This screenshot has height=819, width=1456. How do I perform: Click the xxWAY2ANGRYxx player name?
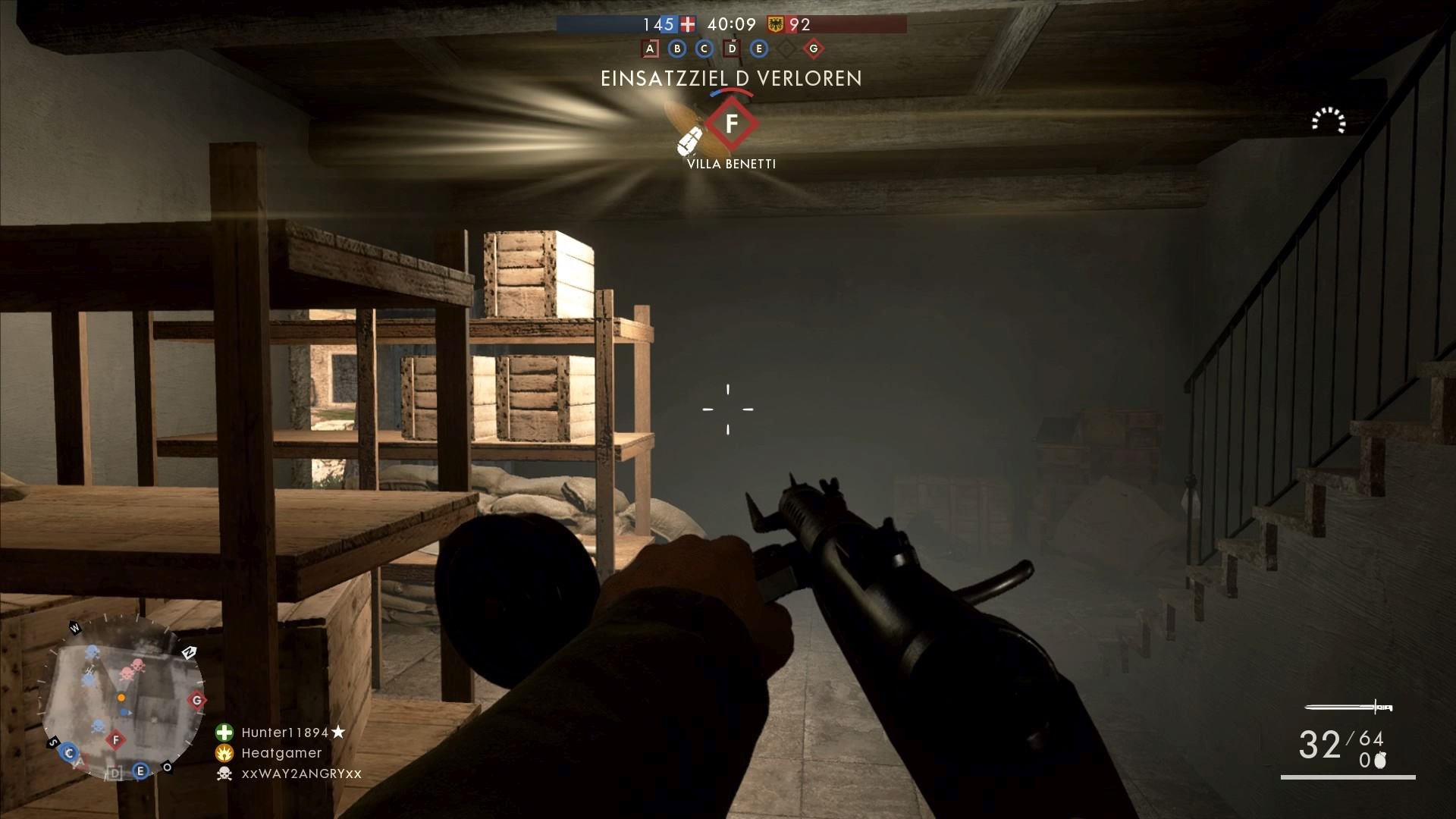[x=300, y=773]
